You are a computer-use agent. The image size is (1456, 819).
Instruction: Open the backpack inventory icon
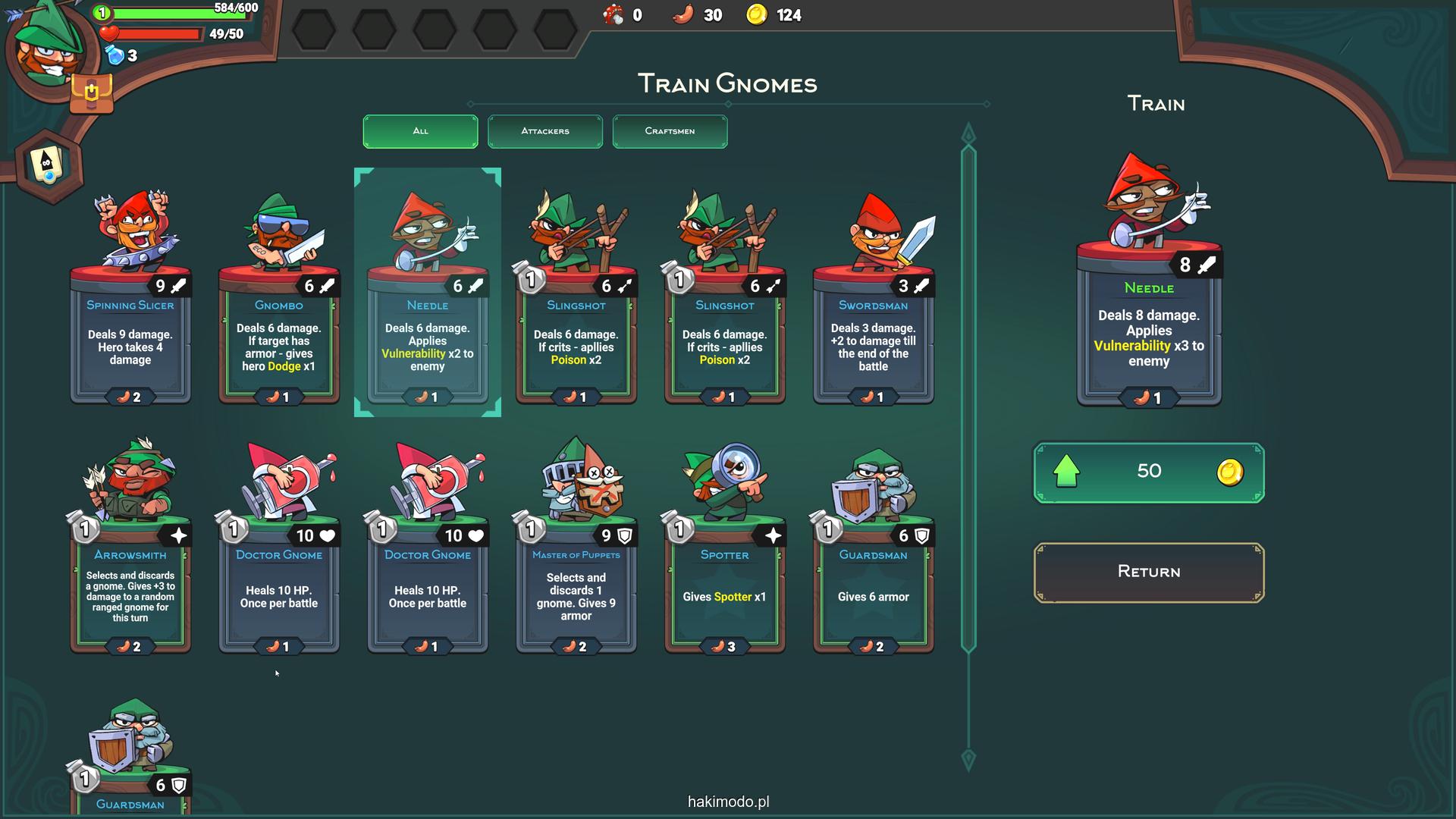[91, 93]
